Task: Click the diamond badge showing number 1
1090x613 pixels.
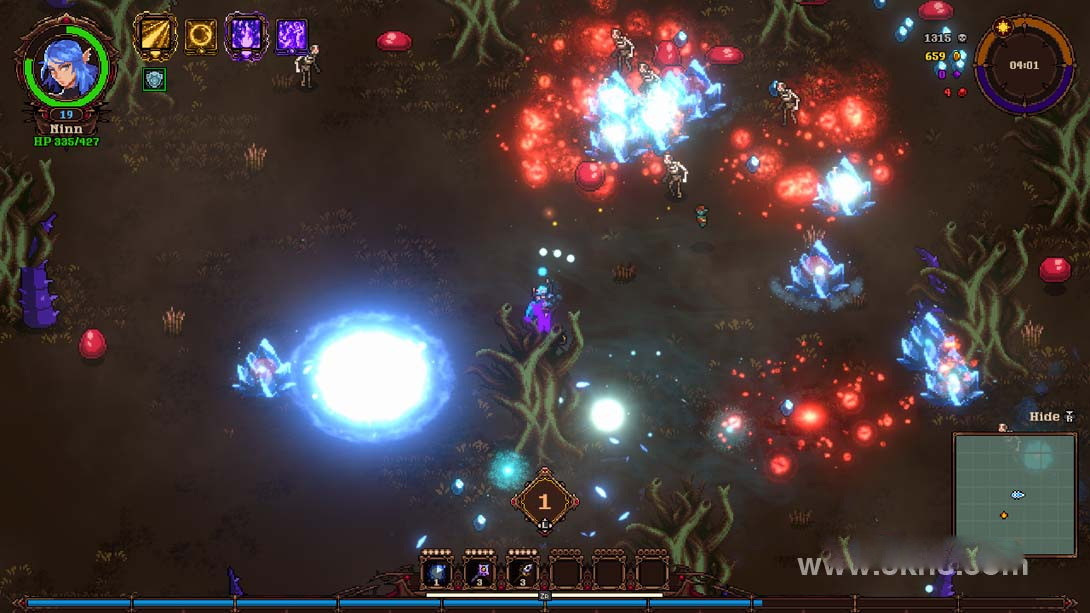Action: 544,501
